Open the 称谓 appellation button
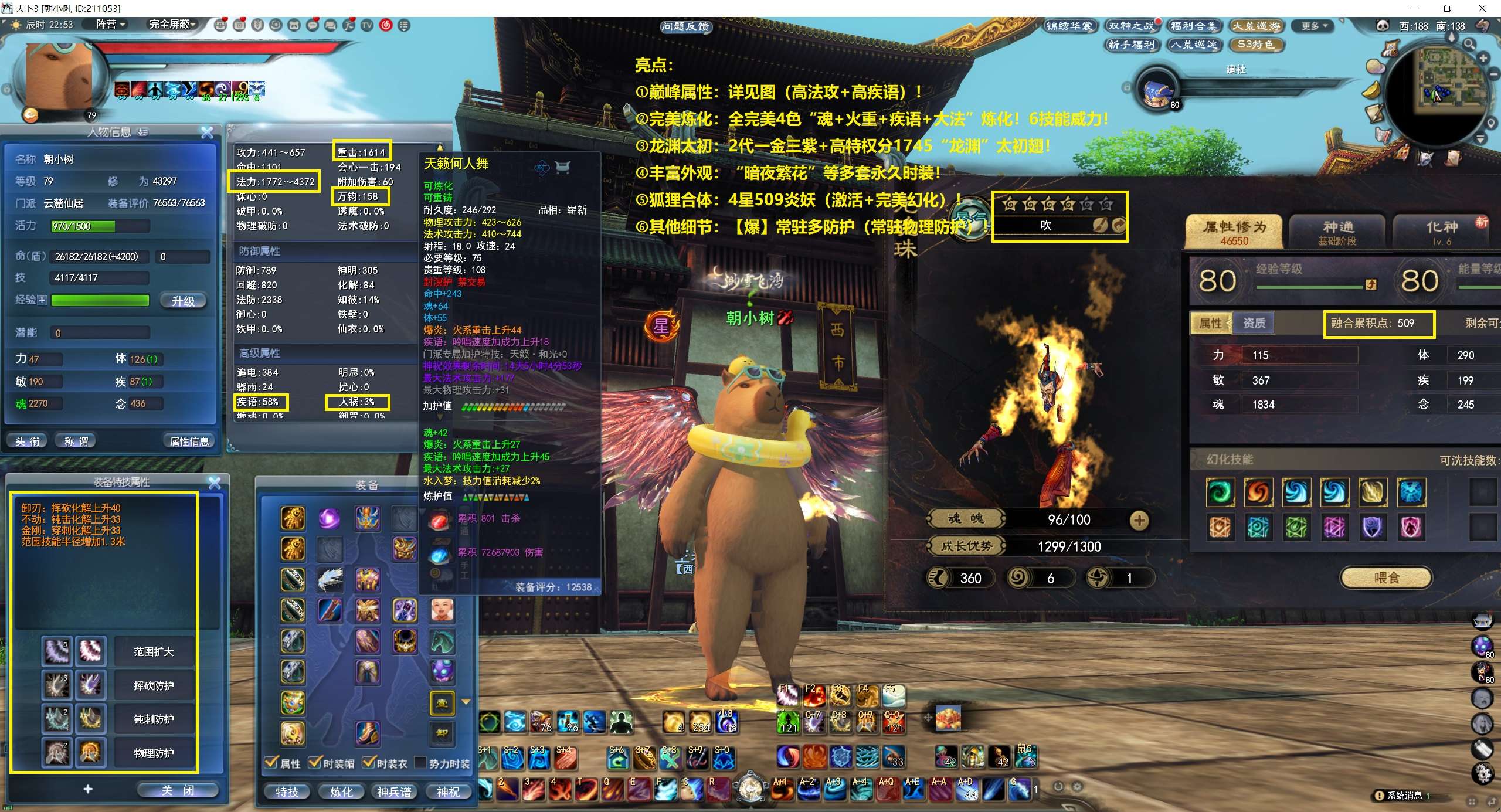 (76, 441)
